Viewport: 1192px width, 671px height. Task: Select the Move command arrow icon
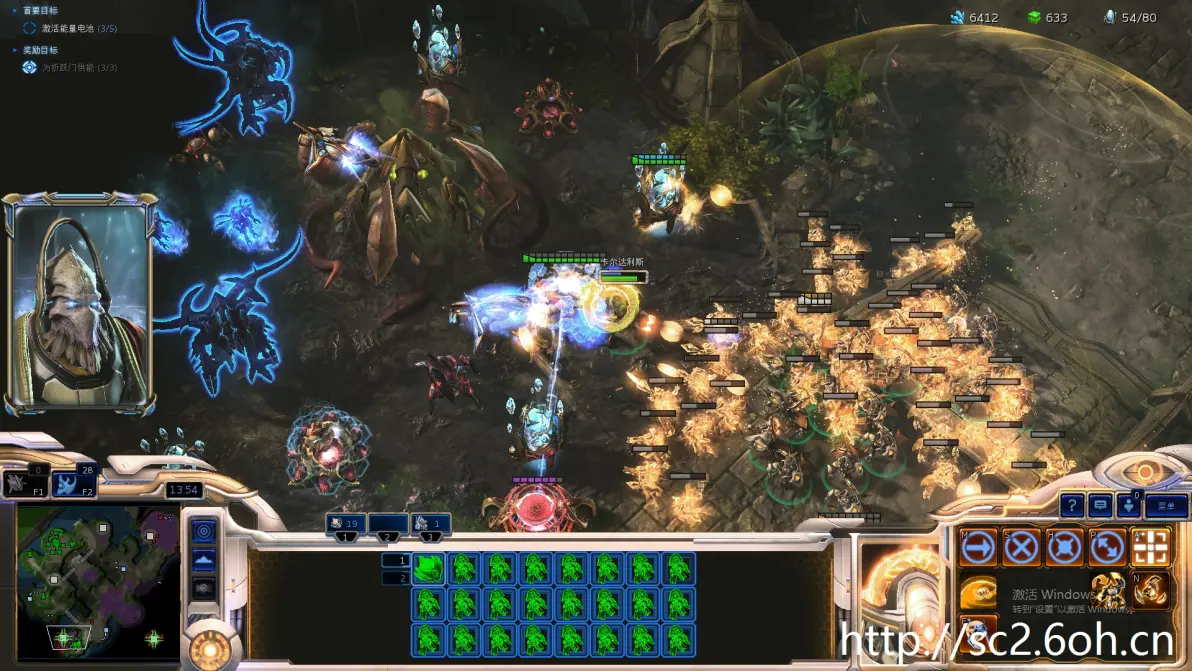(978, 548)
